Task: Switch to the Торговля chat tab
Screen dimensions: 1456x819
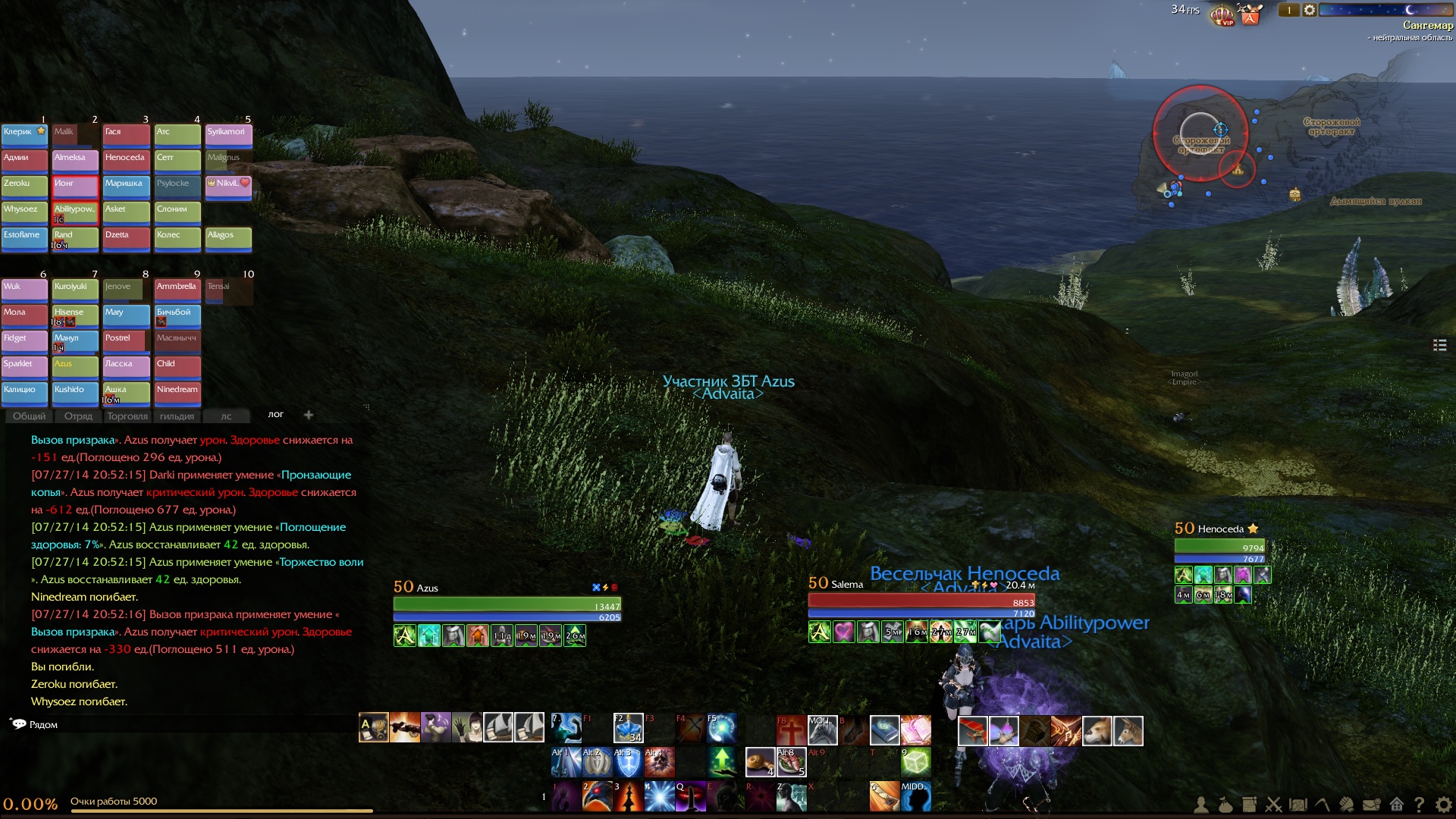Action: tap(127, 416)
